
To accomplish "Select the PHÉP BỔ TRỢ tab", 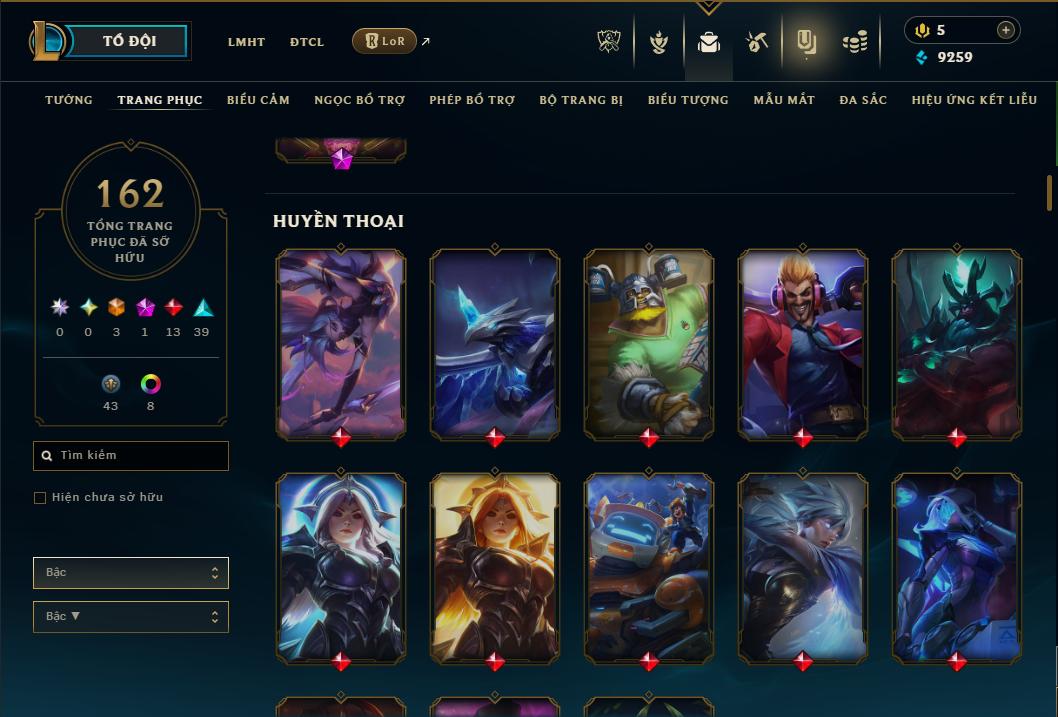I will pos(472,100).
